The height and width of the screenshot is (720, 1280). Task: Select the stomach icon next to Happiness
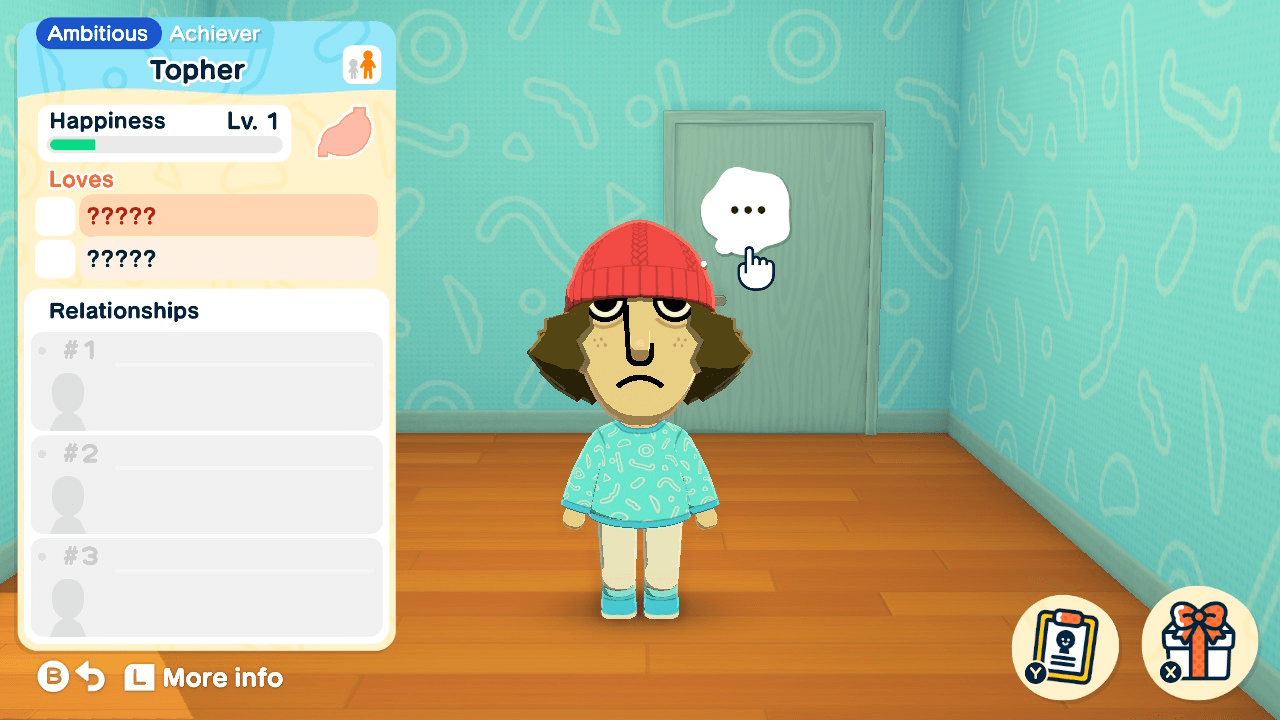pos(344,133)
